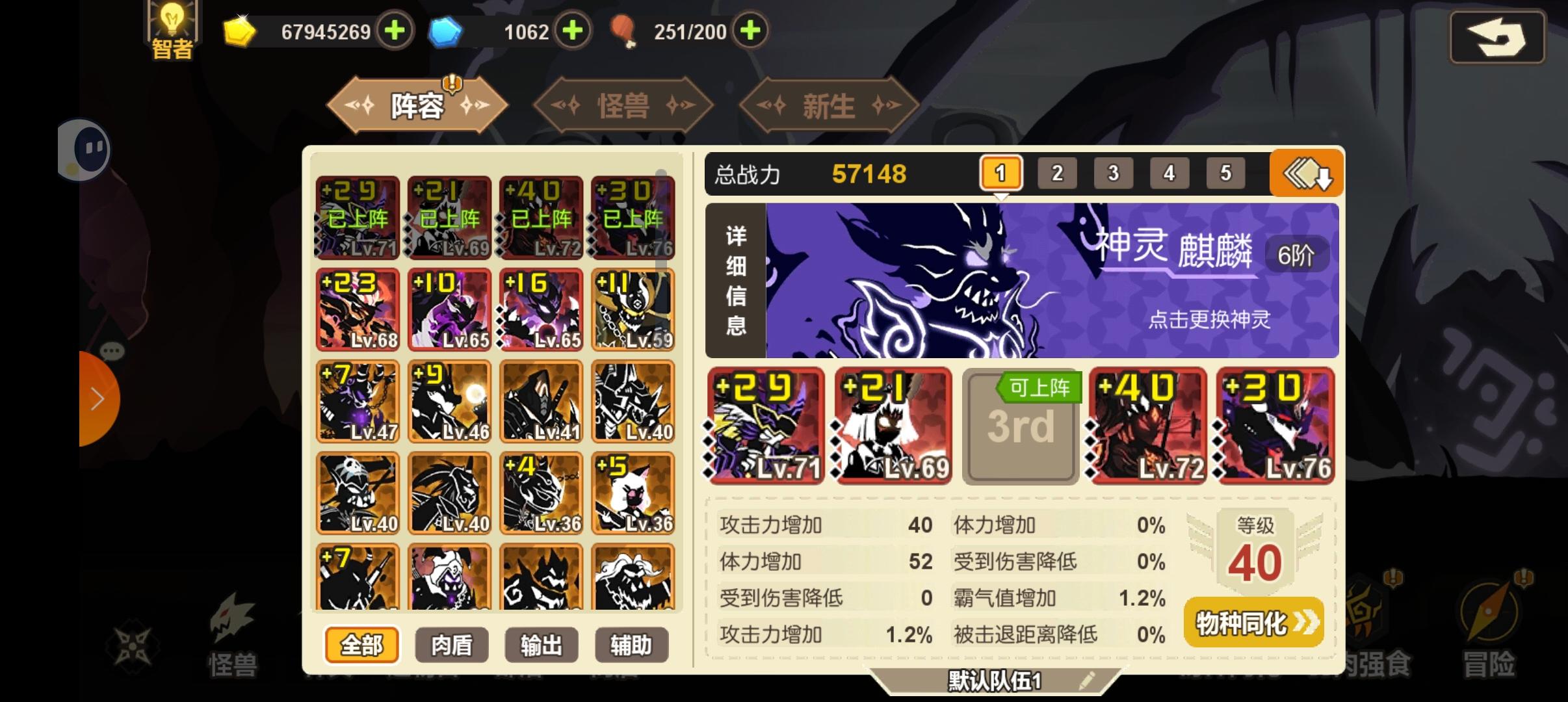The image size is (1568, 702).
Task: Switch to the 怪兽 tab
Action: [623, 104]
